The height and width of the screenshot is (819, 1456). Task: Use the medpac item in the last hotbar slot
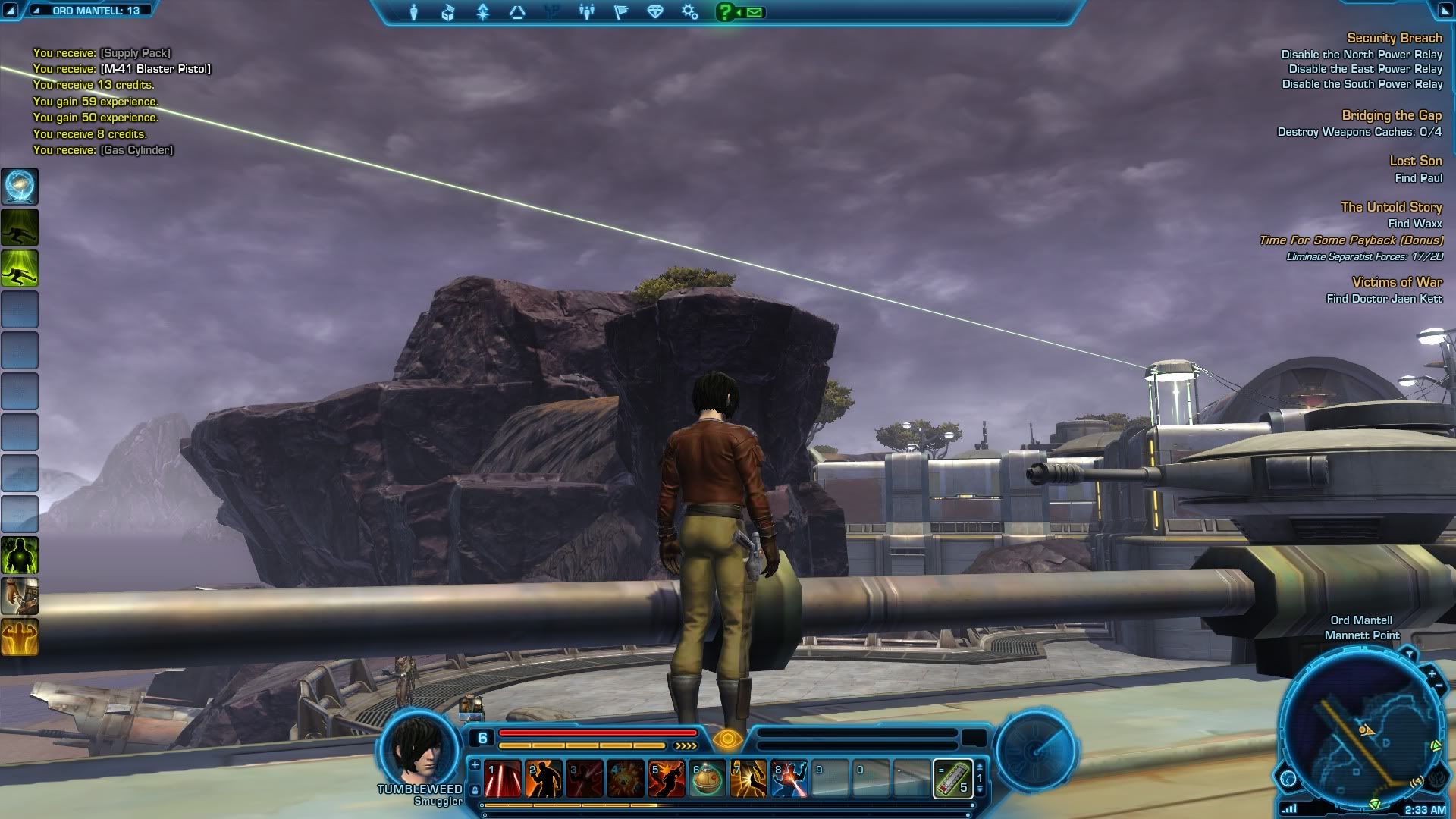click(952, 779)
